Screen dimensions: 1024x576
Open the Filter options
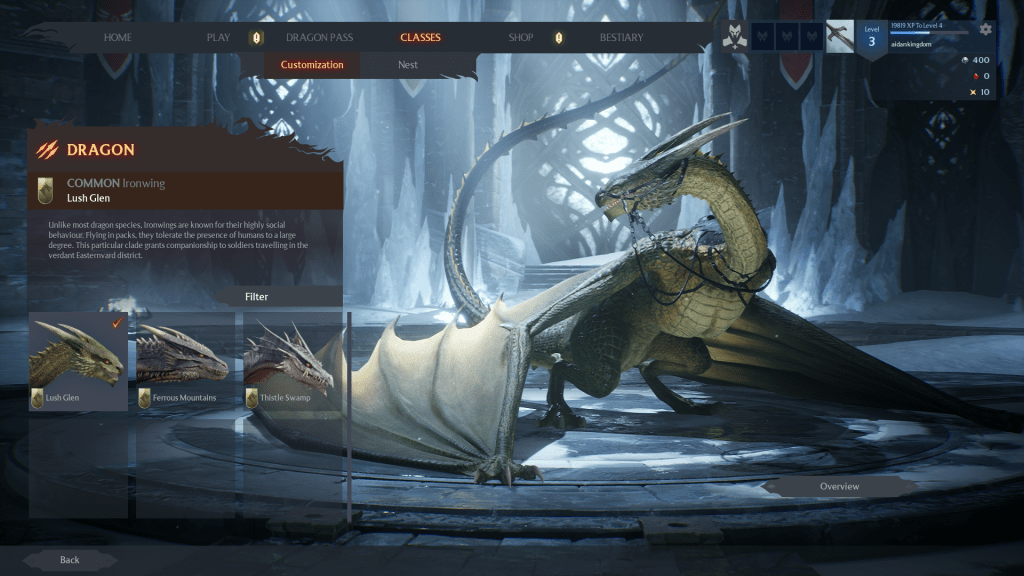[x=257, y=297]
